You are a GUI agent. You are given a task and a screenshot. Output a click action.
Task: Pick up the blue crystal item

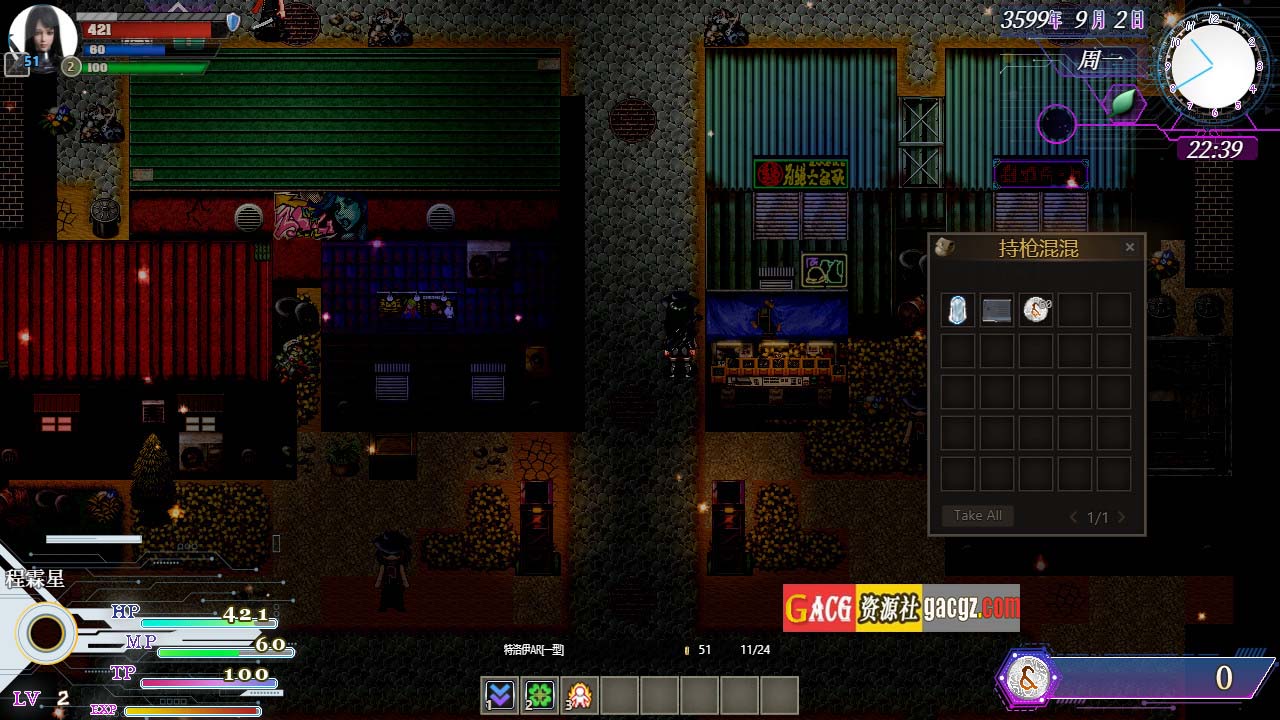(x=958, y=310)
